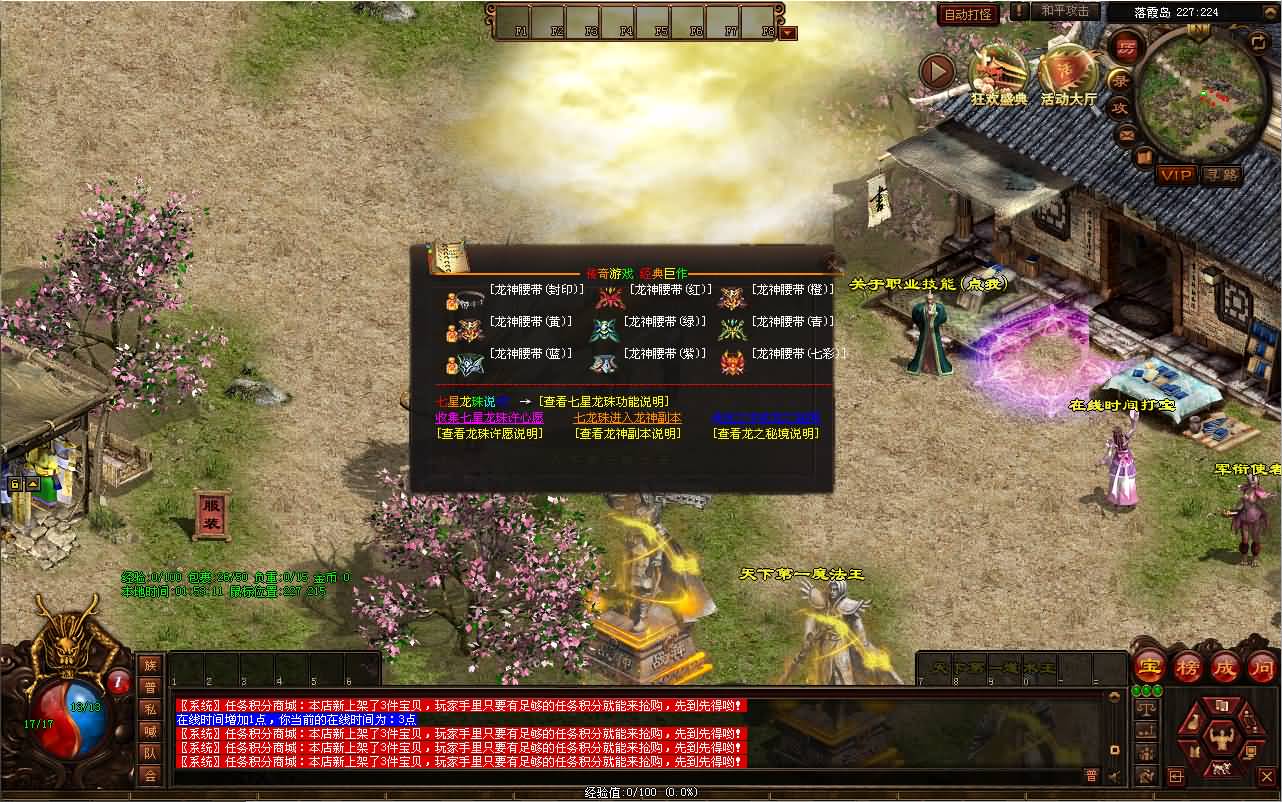Viewport: 1282px width, 802px height.
Task: Open the 狂欢盛典 carnival event icon
Action: 998,73
